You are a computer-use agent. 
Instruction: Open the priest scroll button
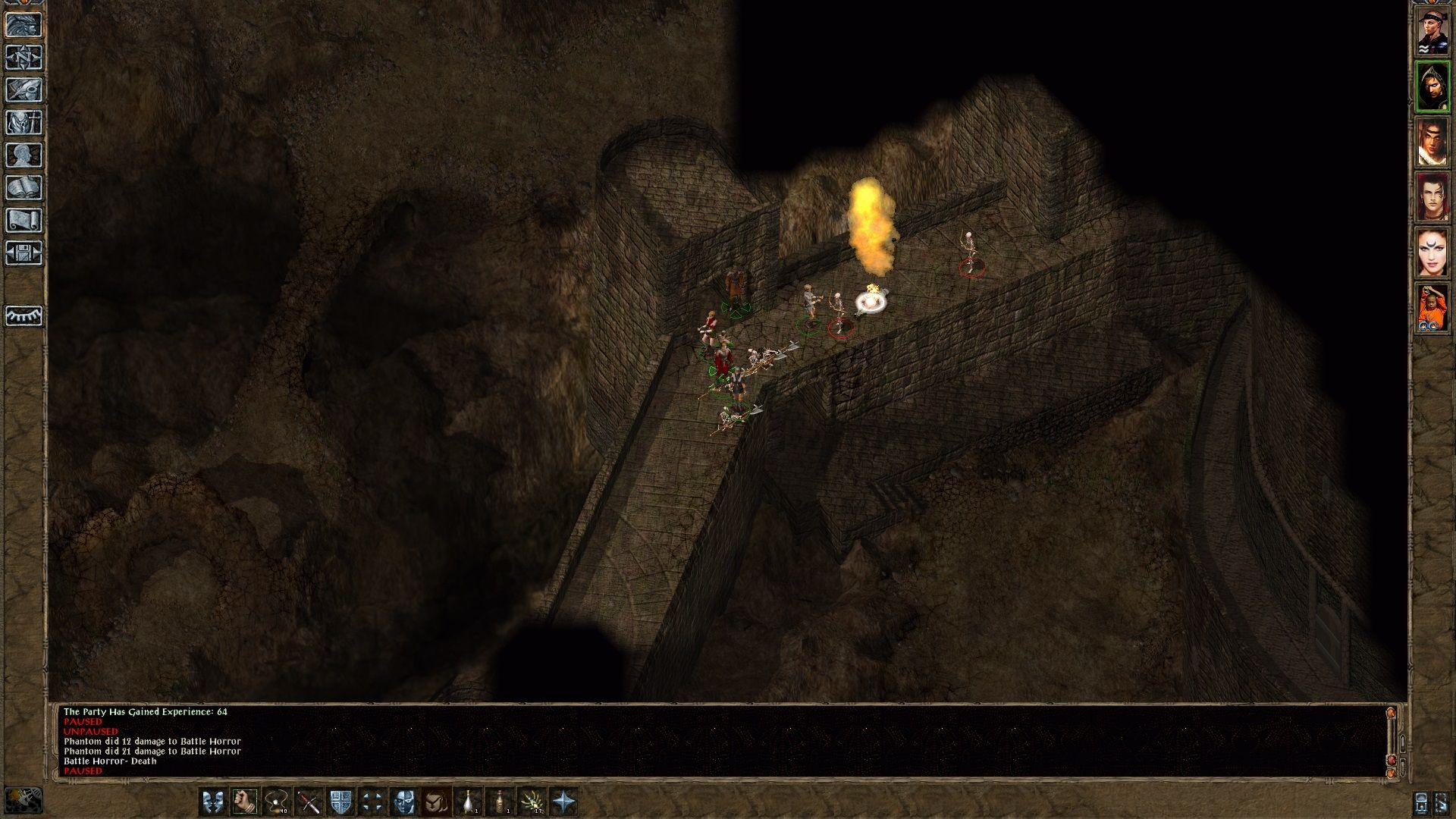[24, 221]
